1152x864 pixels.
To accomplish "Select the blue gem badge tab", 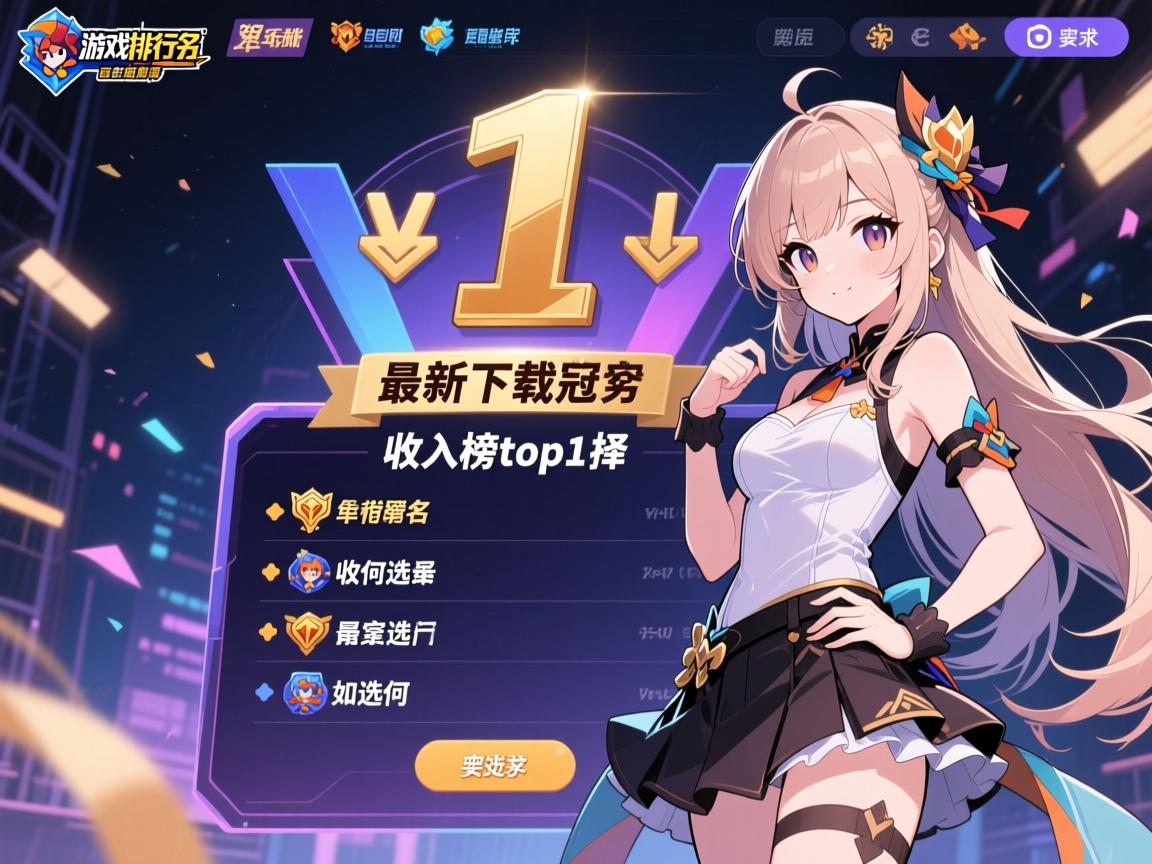I will [x=471, y=38].
